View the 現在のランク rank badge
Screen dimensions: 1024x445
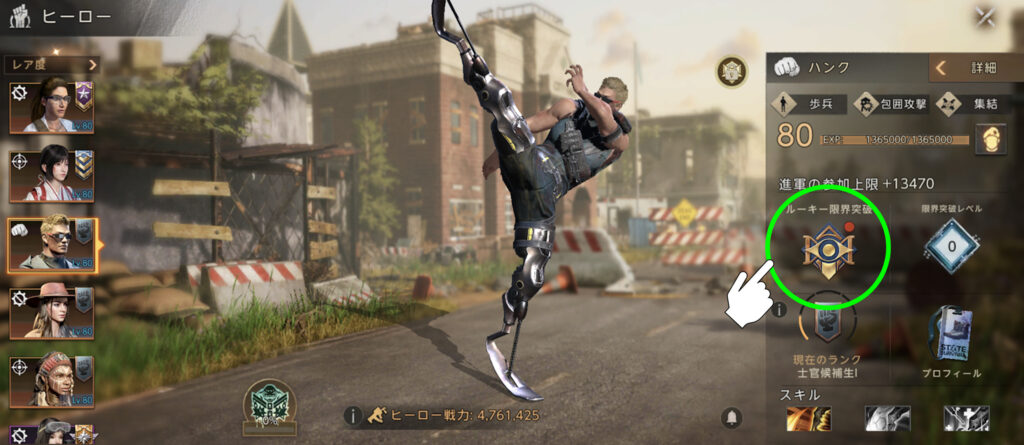[828, 322]
